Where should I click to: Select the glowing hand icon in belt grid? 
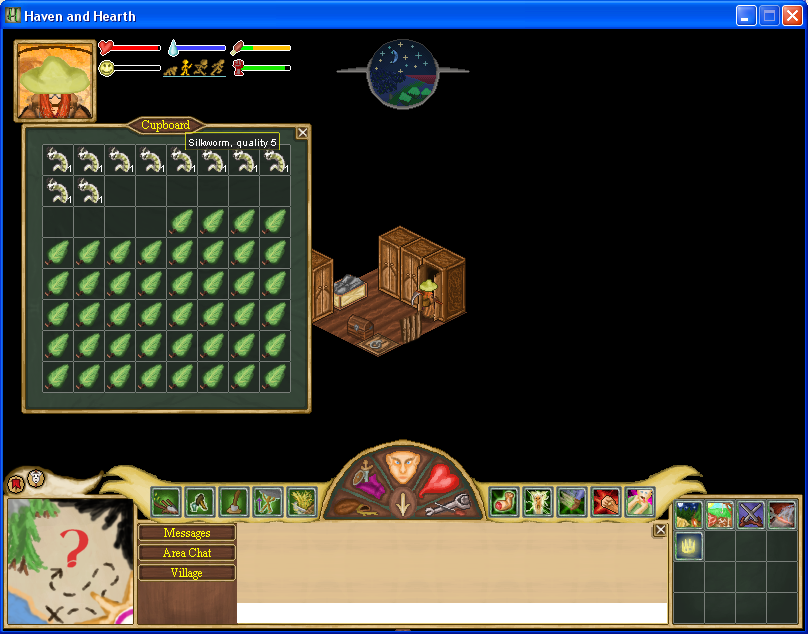(689, 546)
